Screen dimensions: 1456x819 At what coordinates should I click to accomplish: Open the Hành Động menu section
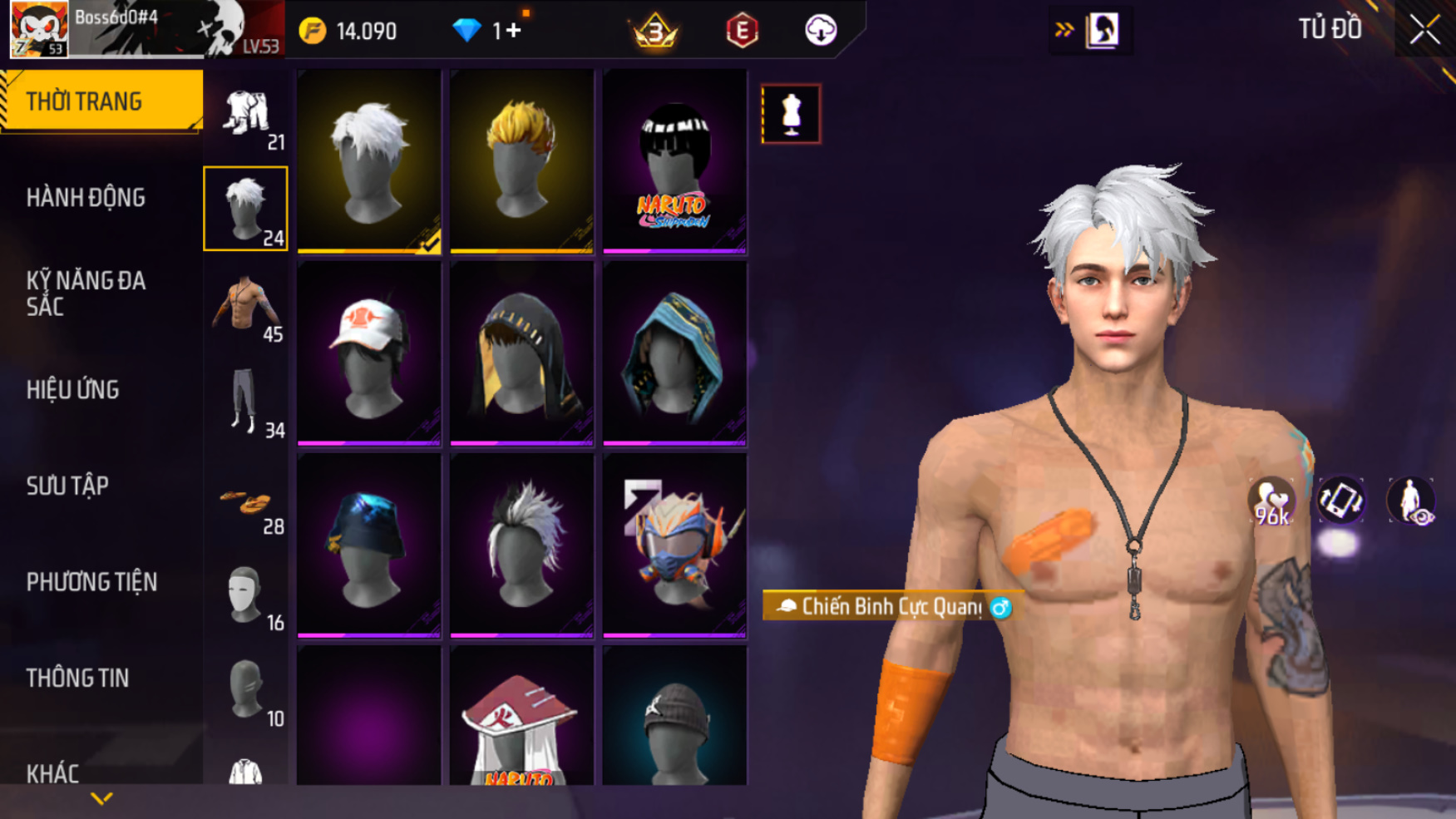[86, 198]
